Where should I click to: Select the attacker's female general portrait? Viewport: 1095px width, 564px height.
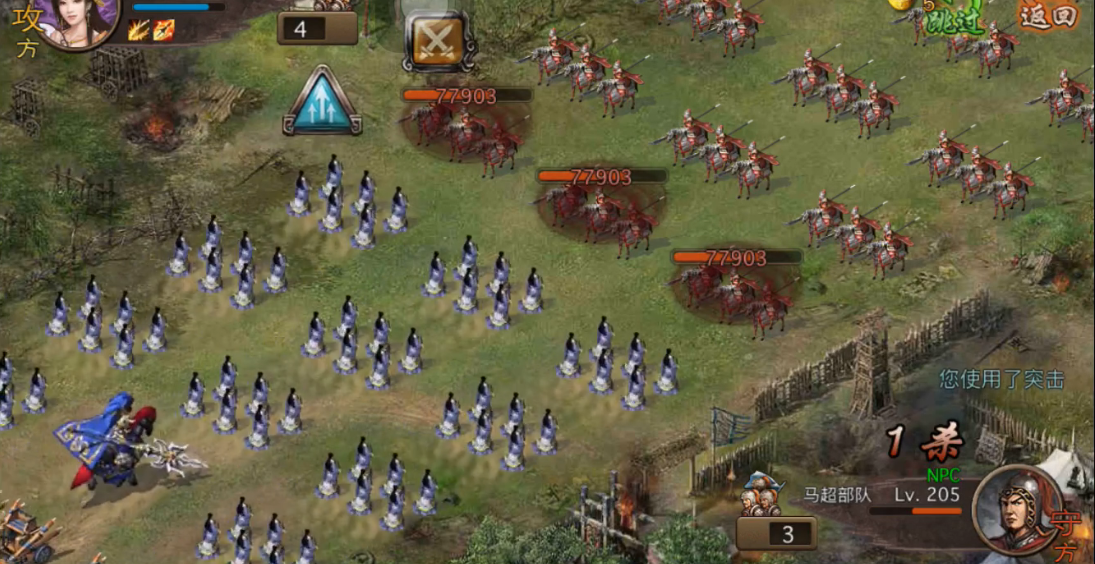coord(79,18)
